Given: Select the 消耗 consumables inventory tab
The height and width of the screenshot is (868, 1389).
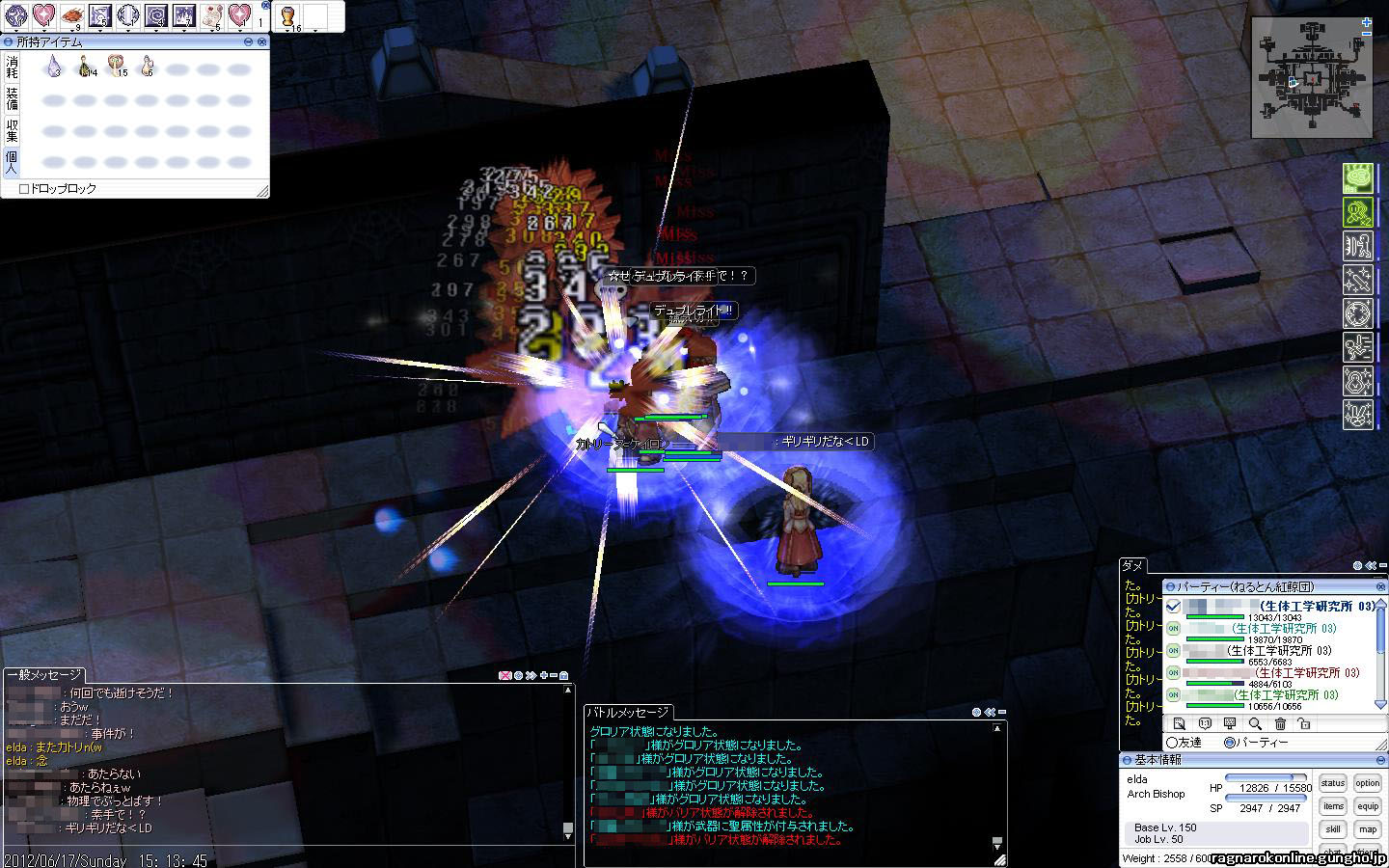Looking at the screenshot, I should 12,67.
